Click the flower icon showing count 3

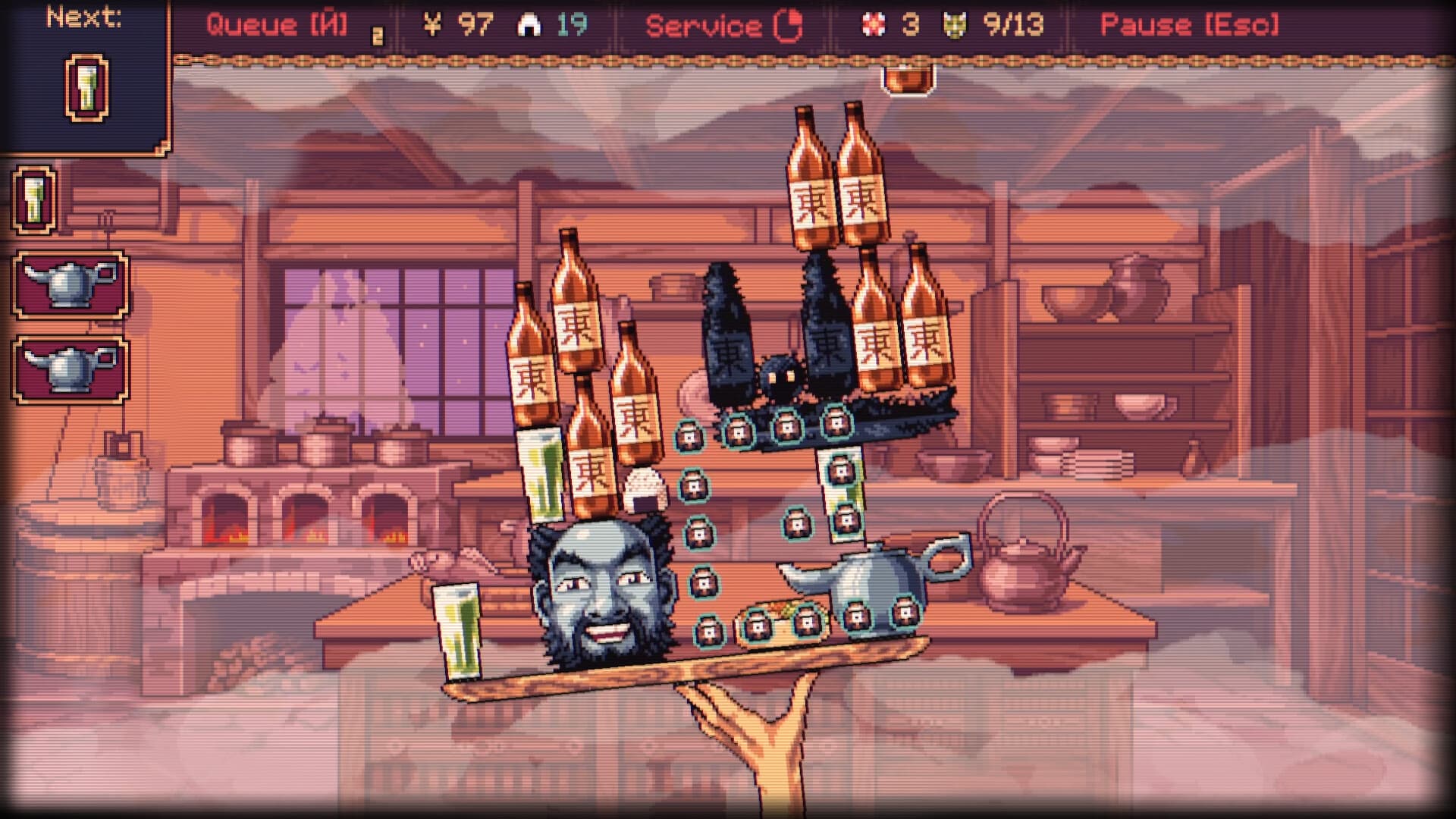[x=874, y=24]
